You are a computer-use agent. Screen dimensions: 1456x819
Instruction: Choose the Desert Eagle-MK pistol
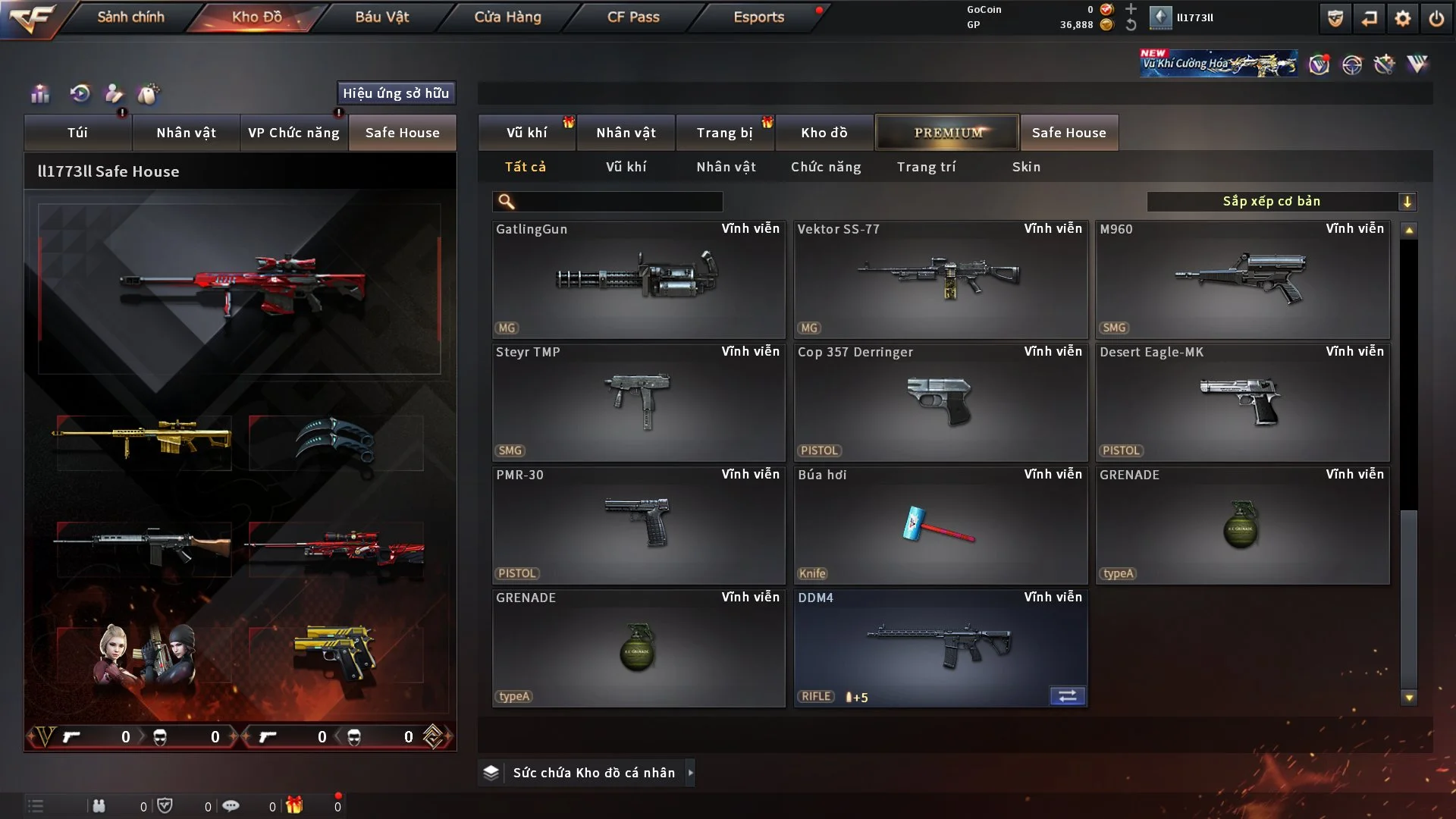click(1241, 402)
